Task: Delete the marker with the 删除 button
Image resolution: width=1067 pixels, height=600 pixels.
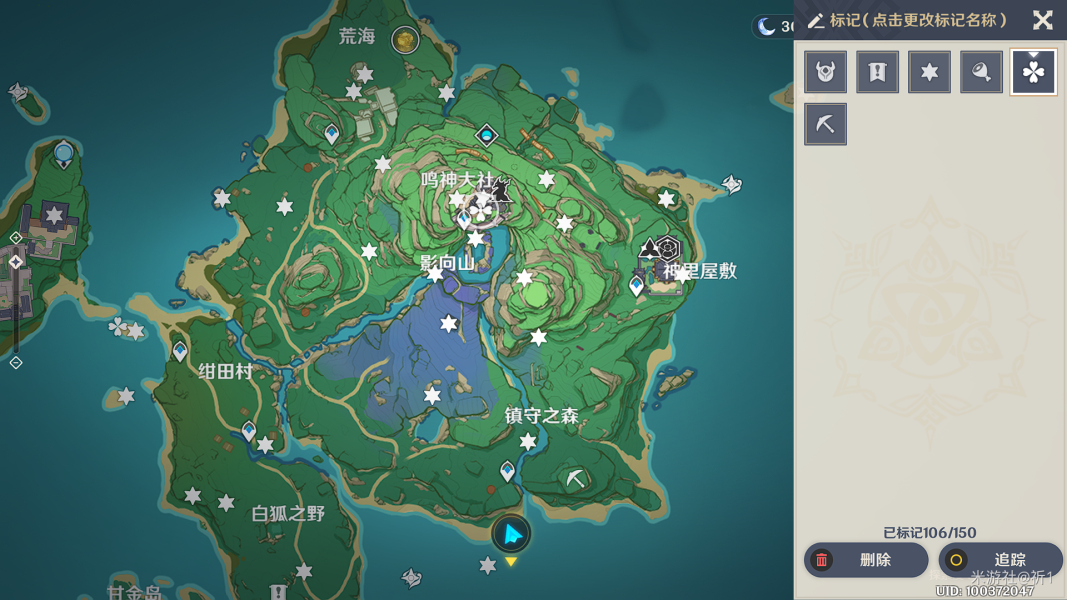Action: point(866,560)
